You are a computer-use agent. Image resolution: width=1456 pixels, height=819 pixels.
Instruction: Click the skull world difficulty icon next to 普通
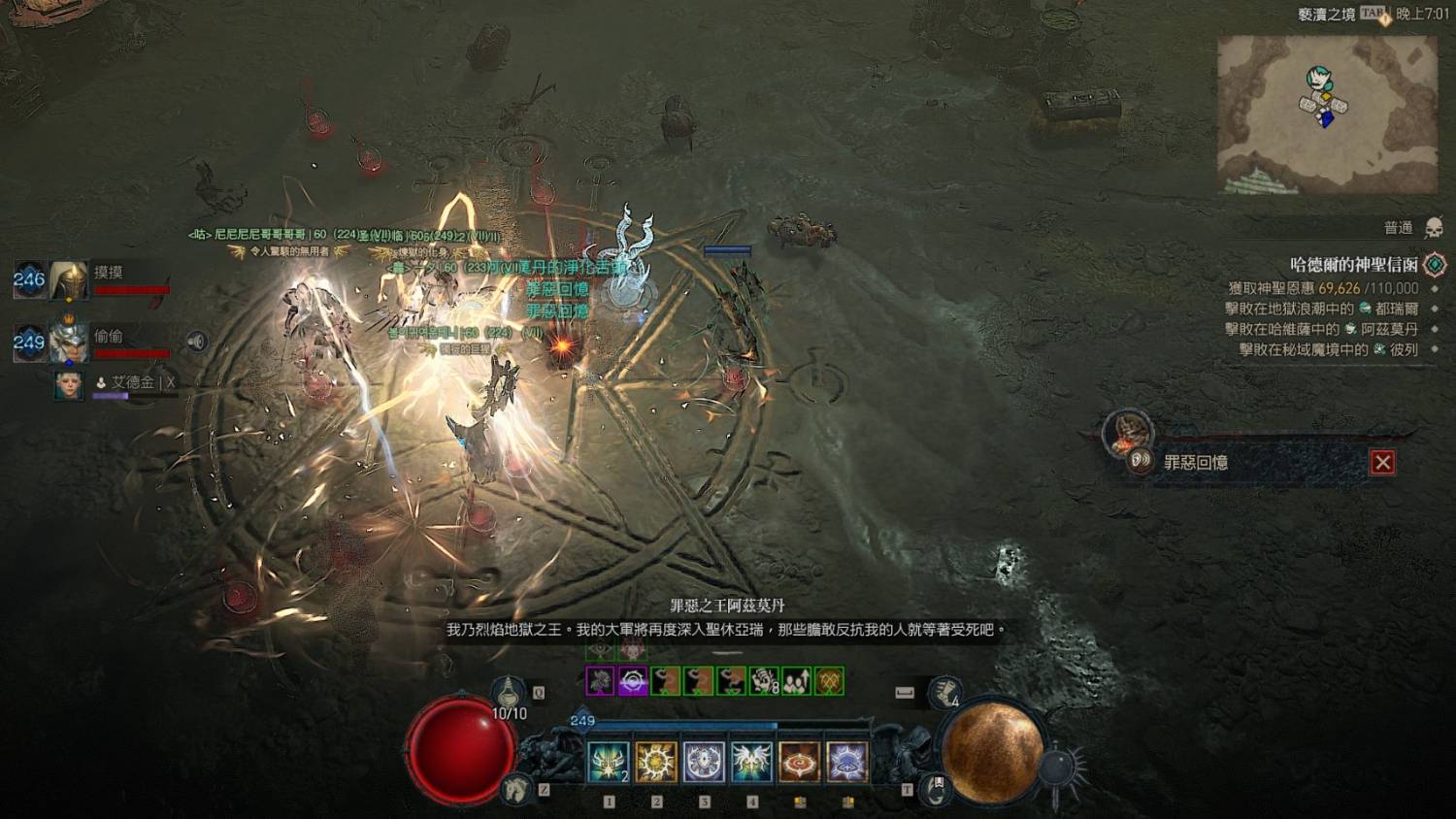1433,228
